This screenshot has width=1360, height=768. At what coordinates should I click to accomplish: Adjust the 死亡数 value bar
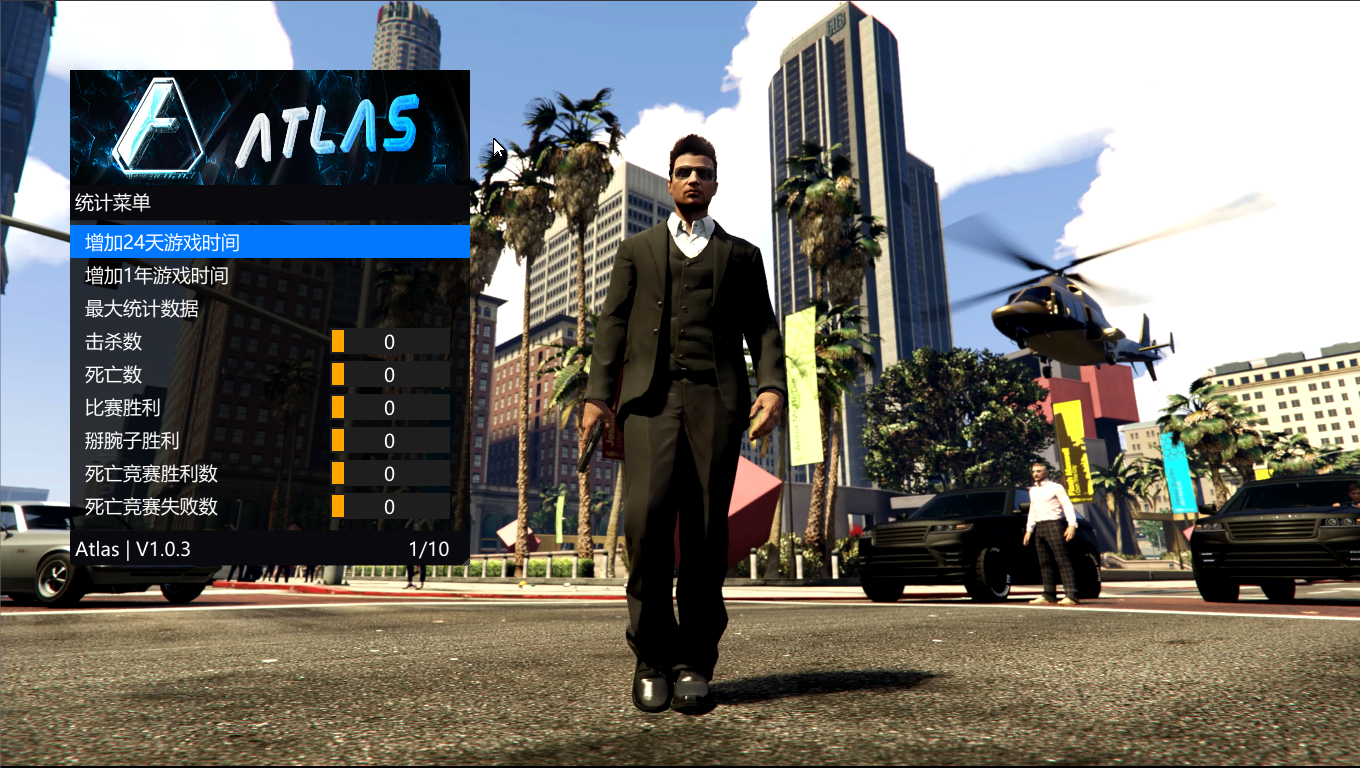(390, 374)
